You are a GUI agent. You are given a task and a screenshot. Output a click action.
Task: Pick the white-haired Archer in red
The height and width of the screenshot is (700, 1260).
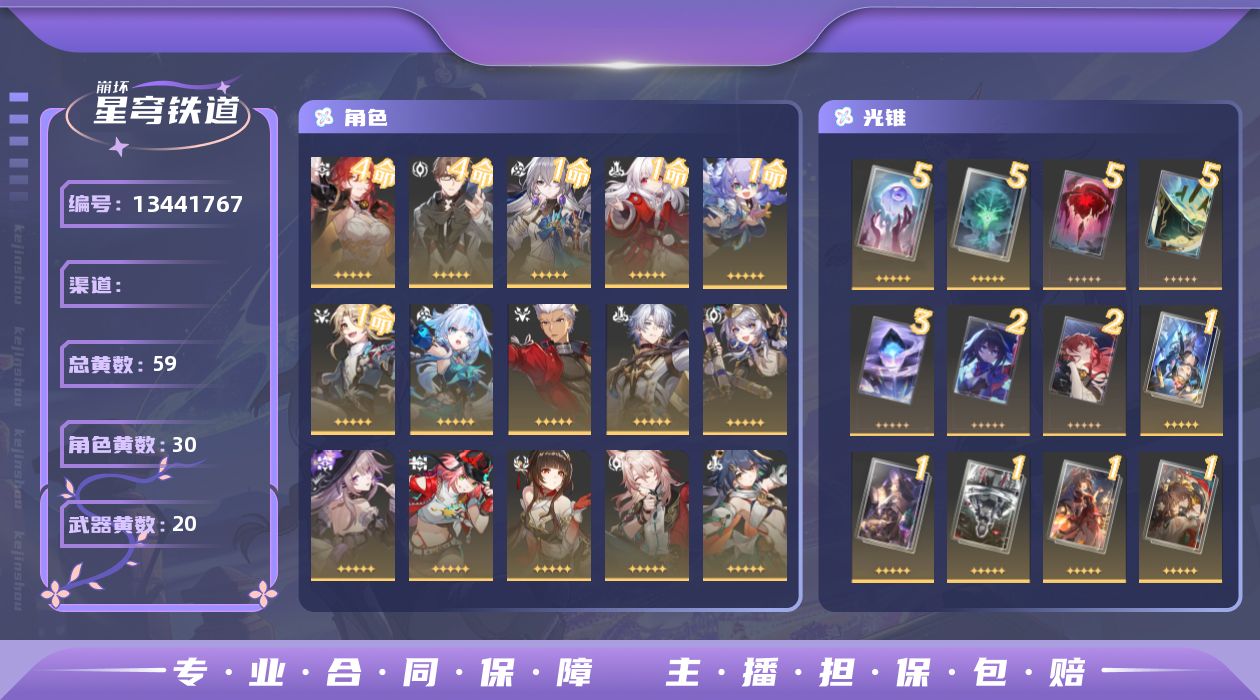pos(548,369)
